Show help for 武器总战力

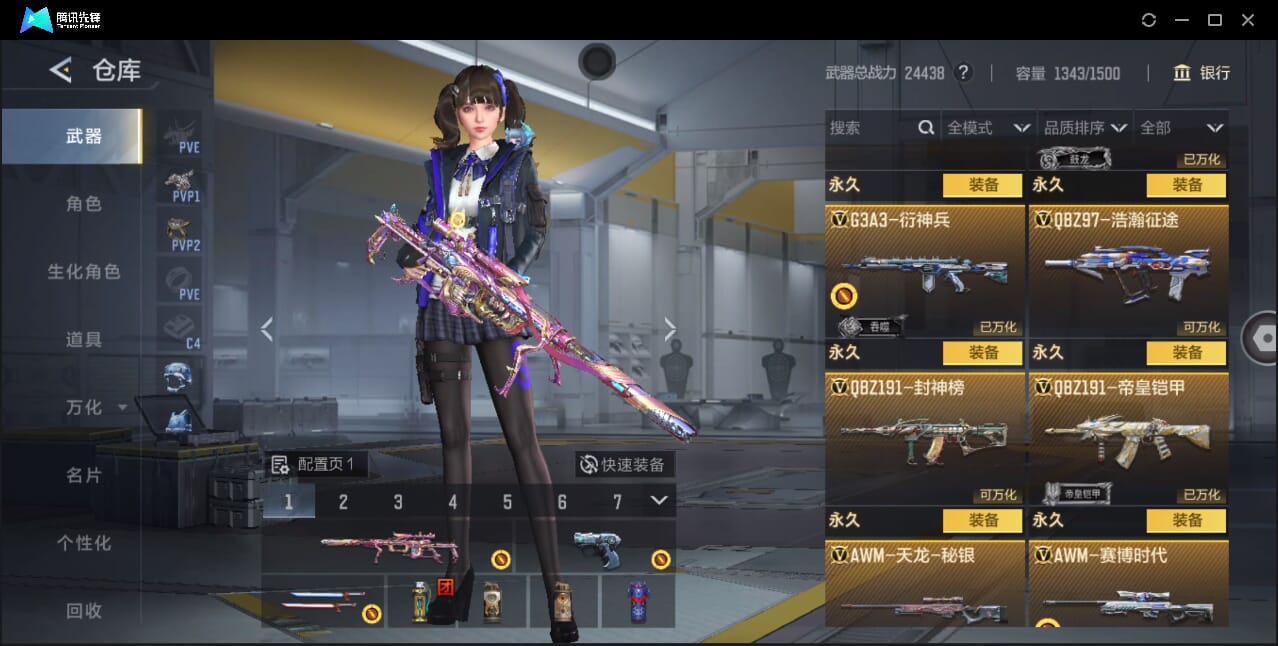coord(964,73)
